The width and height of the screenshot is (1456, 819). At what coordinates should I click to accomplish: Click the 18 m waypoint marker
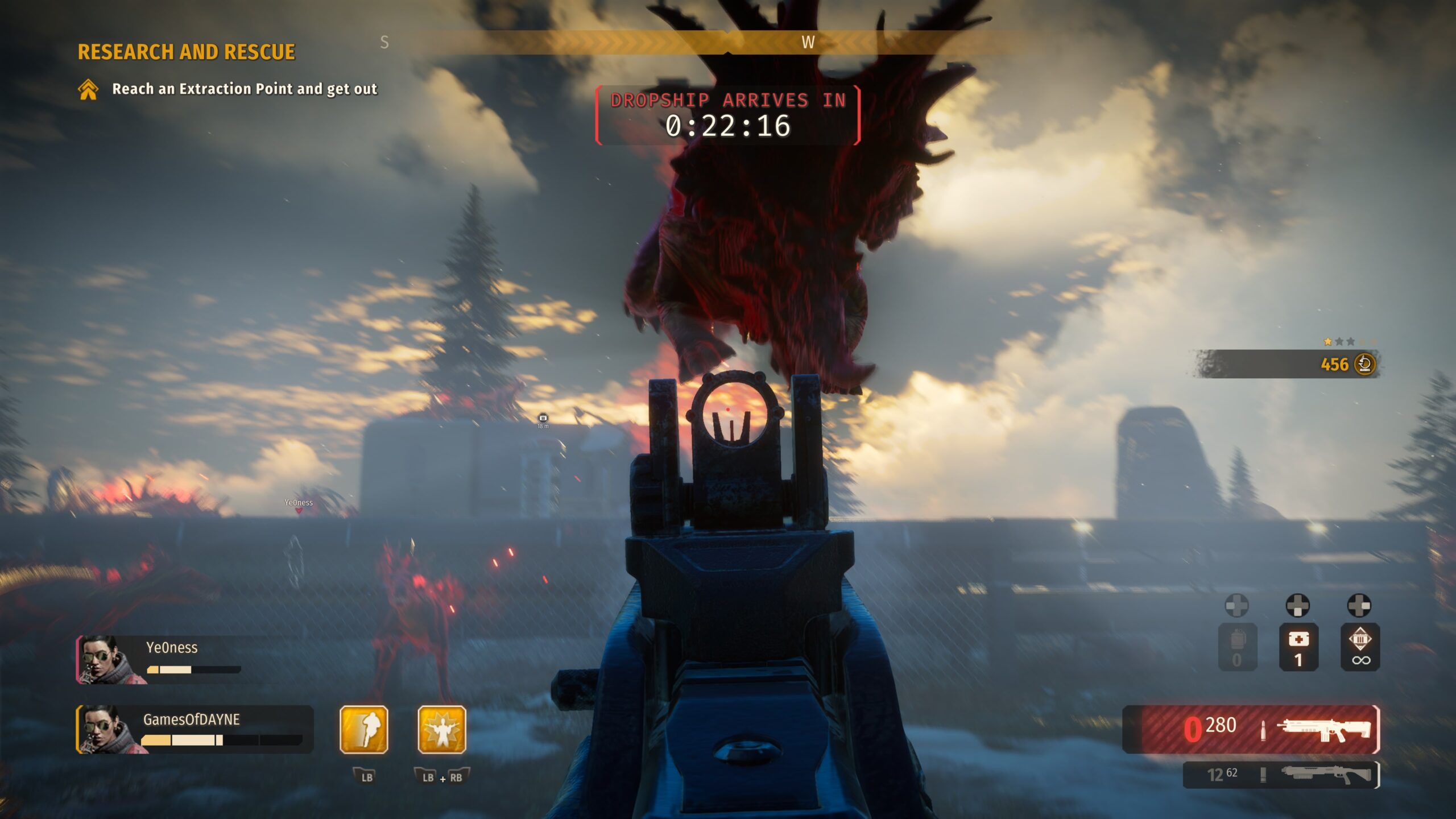point(543,419)
